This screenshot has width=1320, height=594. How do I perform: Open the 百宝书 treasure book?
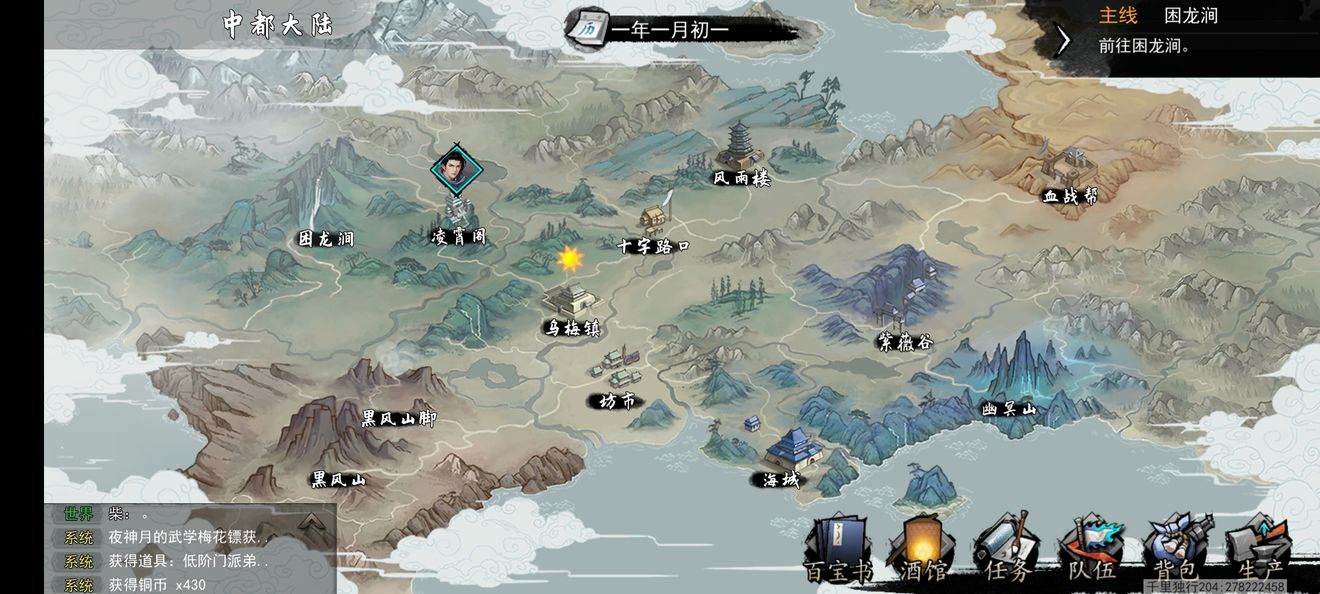click(837, 548)
